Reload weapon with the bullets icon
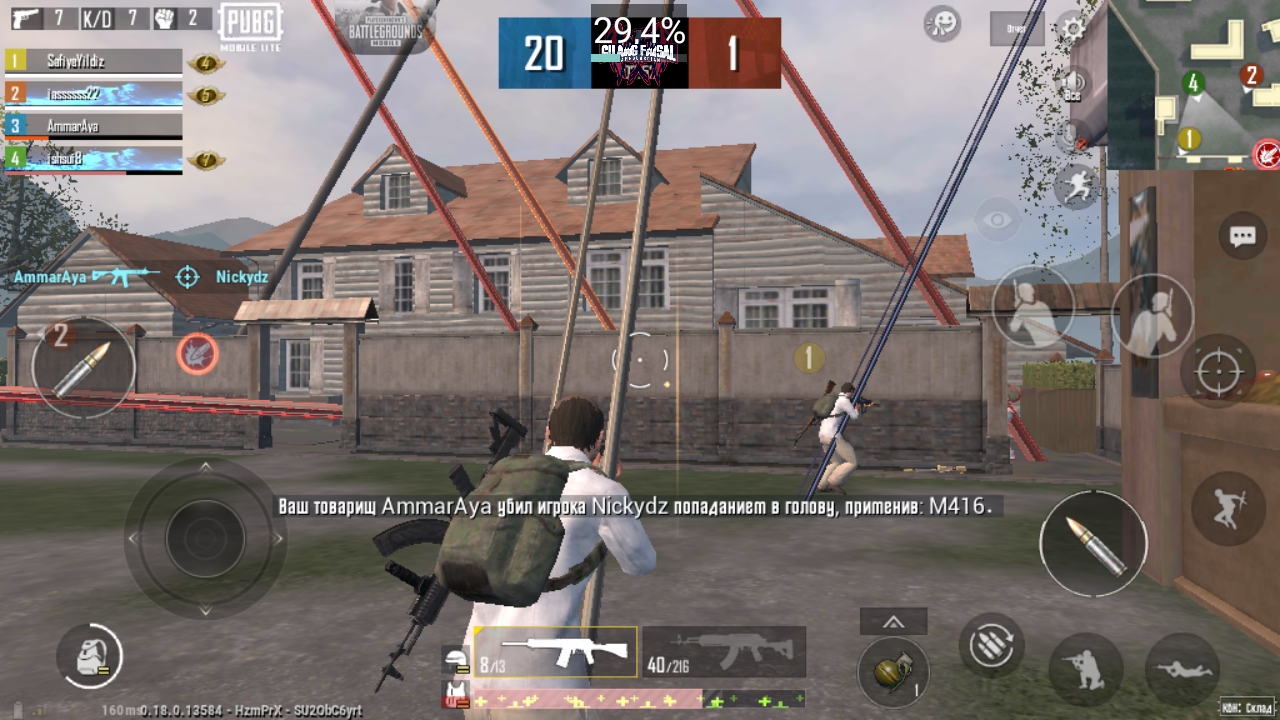 coord(991,645)
